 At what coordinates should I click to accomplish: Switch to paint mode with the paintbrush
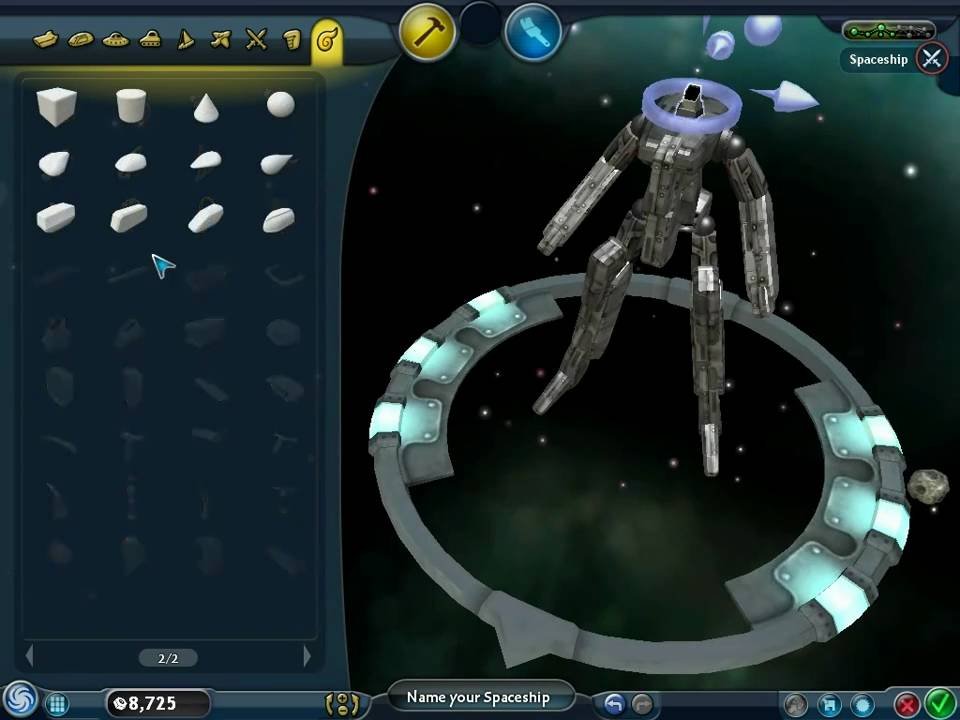click(x=532, y=33)
